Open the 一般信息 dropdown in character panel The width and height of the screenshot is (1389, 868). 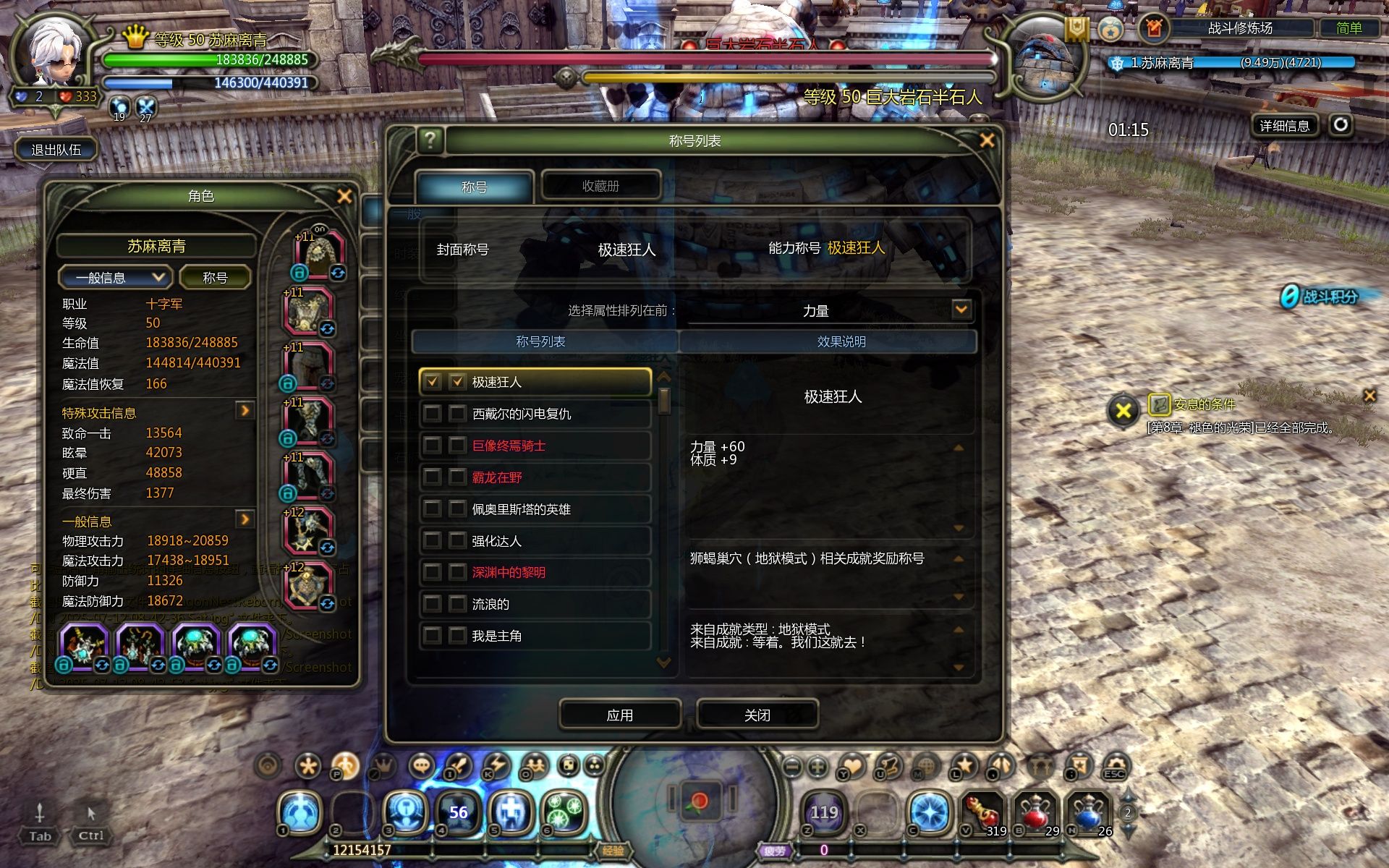click(x=116, y=278)
